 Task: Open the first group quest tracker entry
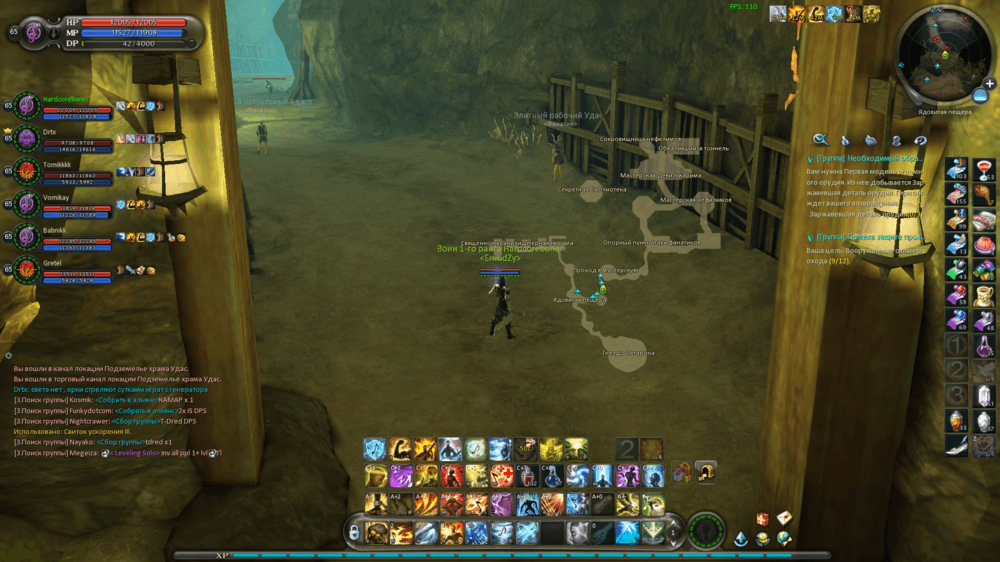(868, 158)
